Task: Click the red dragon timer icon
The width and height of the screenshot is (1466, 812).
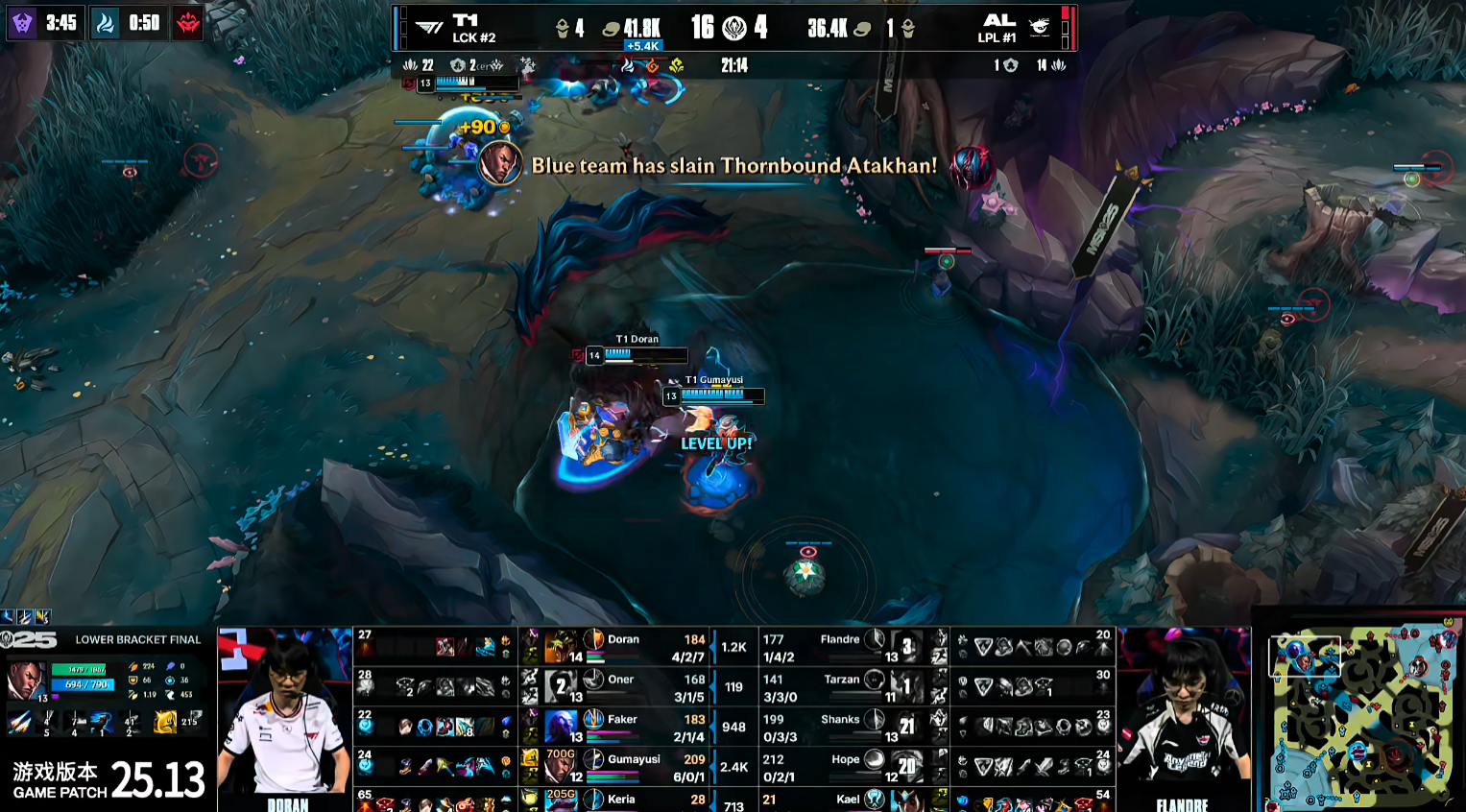Action: pyautogui.click(x=188, y=22)
